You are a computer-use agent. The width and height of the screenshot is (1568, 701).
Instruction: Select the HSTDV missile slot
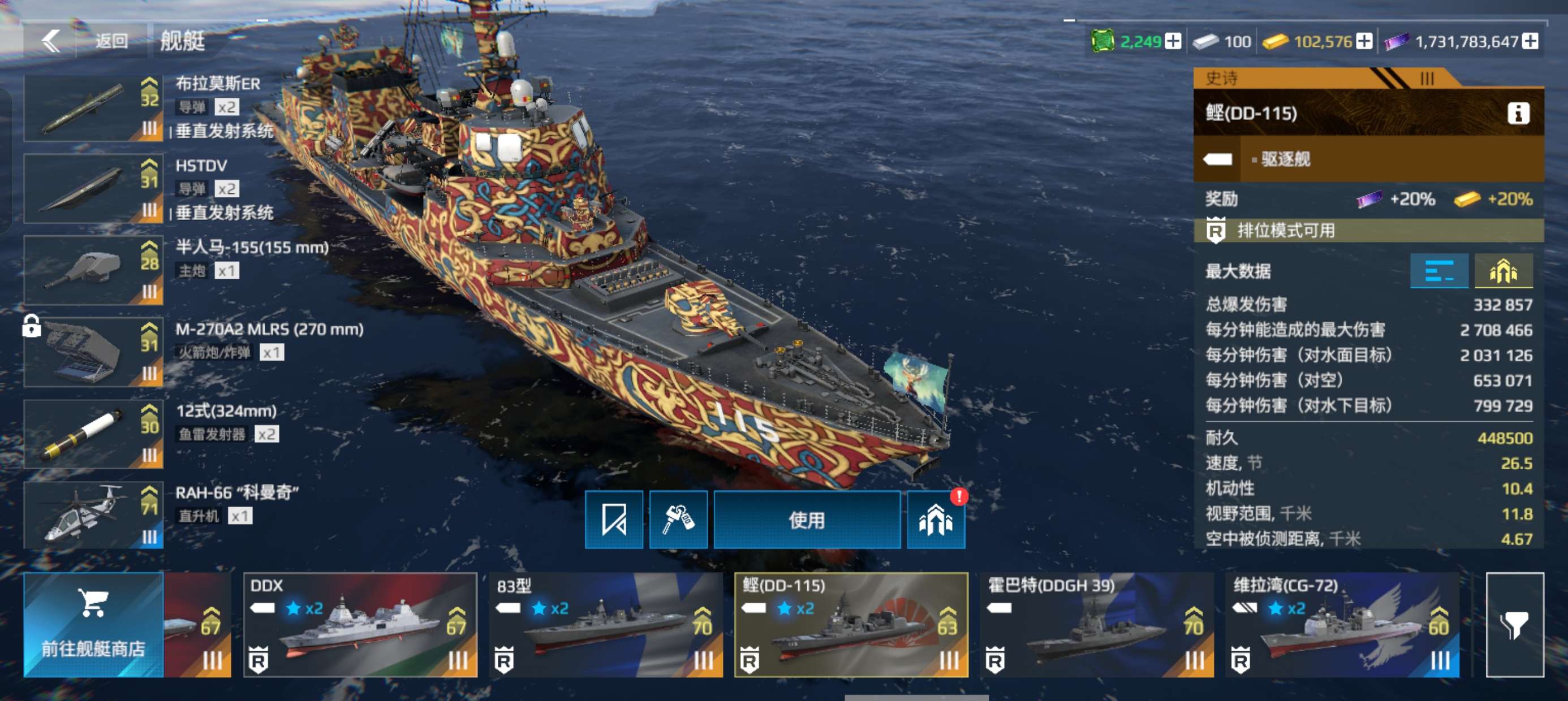tap(93, 189)
